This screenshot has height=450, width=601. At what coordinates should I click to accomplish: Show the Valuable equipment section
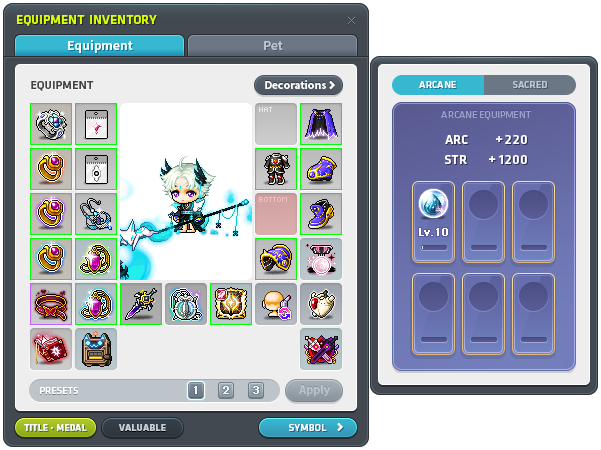point(142,428)
